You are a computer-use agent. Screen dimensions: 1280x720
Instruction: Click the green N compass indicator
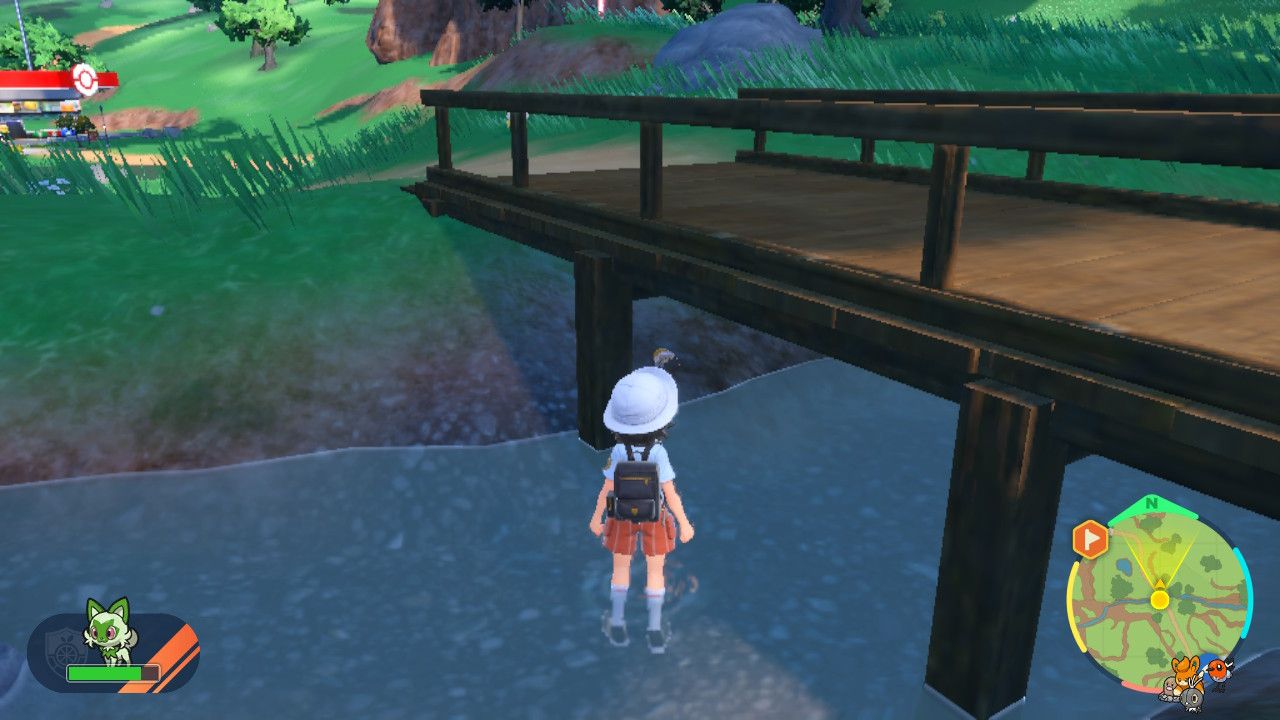(1152, 503)
